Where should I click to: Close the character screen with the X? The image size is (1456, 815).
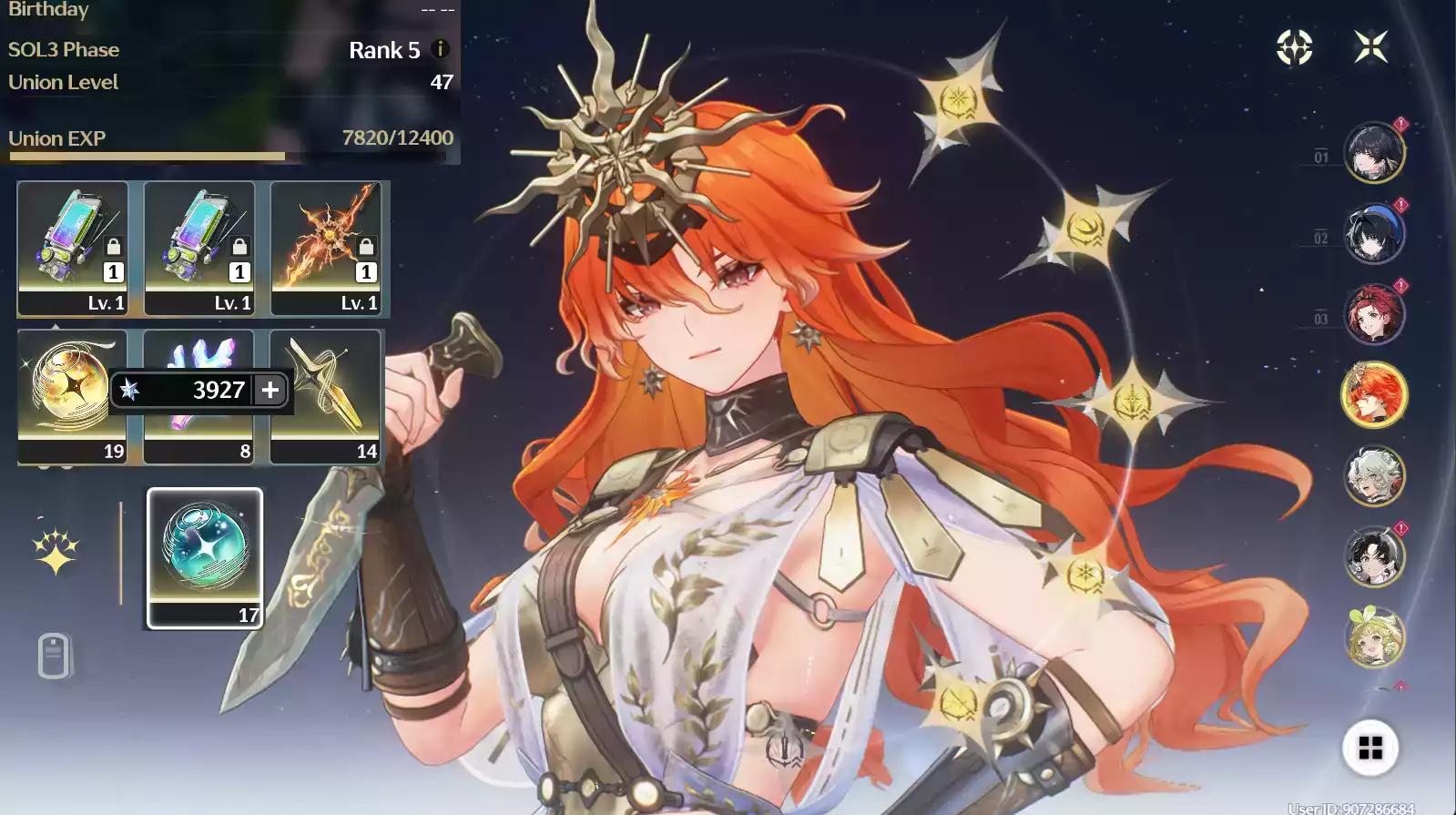pyautogui.click(x=1370, y=46)
